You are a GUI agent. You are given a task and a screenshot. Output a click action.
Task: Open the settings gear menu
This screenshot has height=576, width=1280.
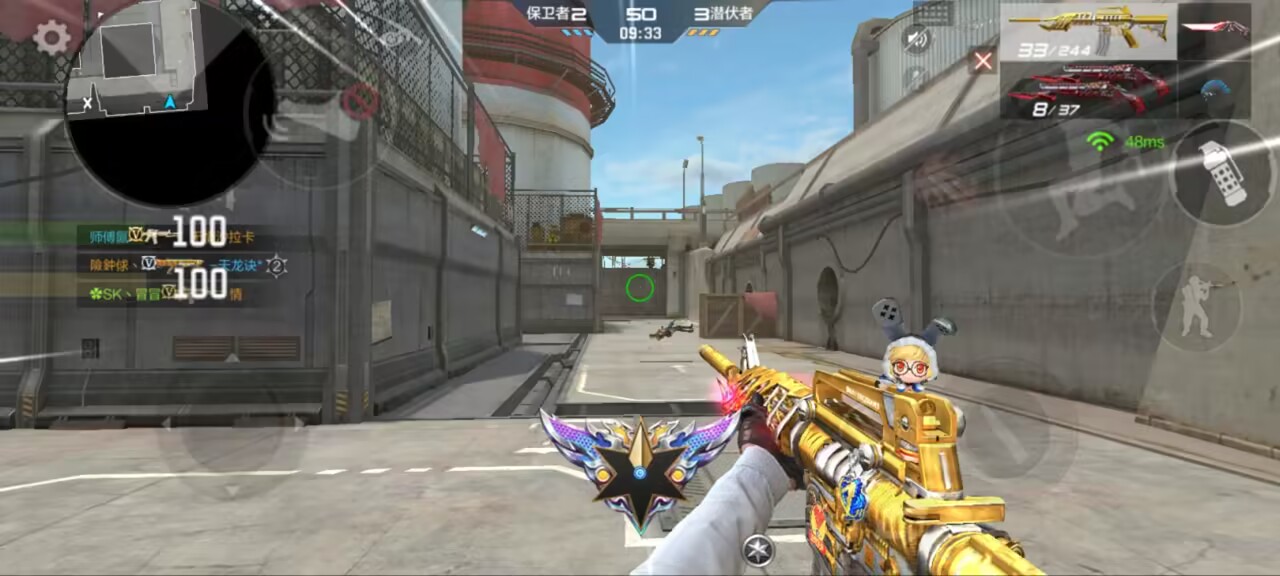[51, 38]
